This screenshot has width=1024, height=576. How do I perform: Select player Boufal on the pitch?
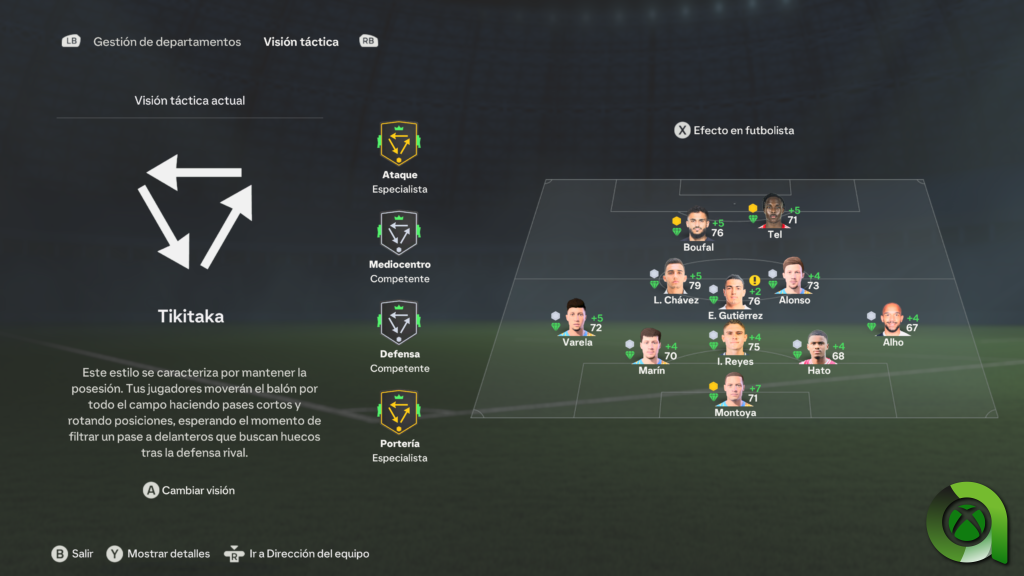pyautogui.click(x=698, y=226)
